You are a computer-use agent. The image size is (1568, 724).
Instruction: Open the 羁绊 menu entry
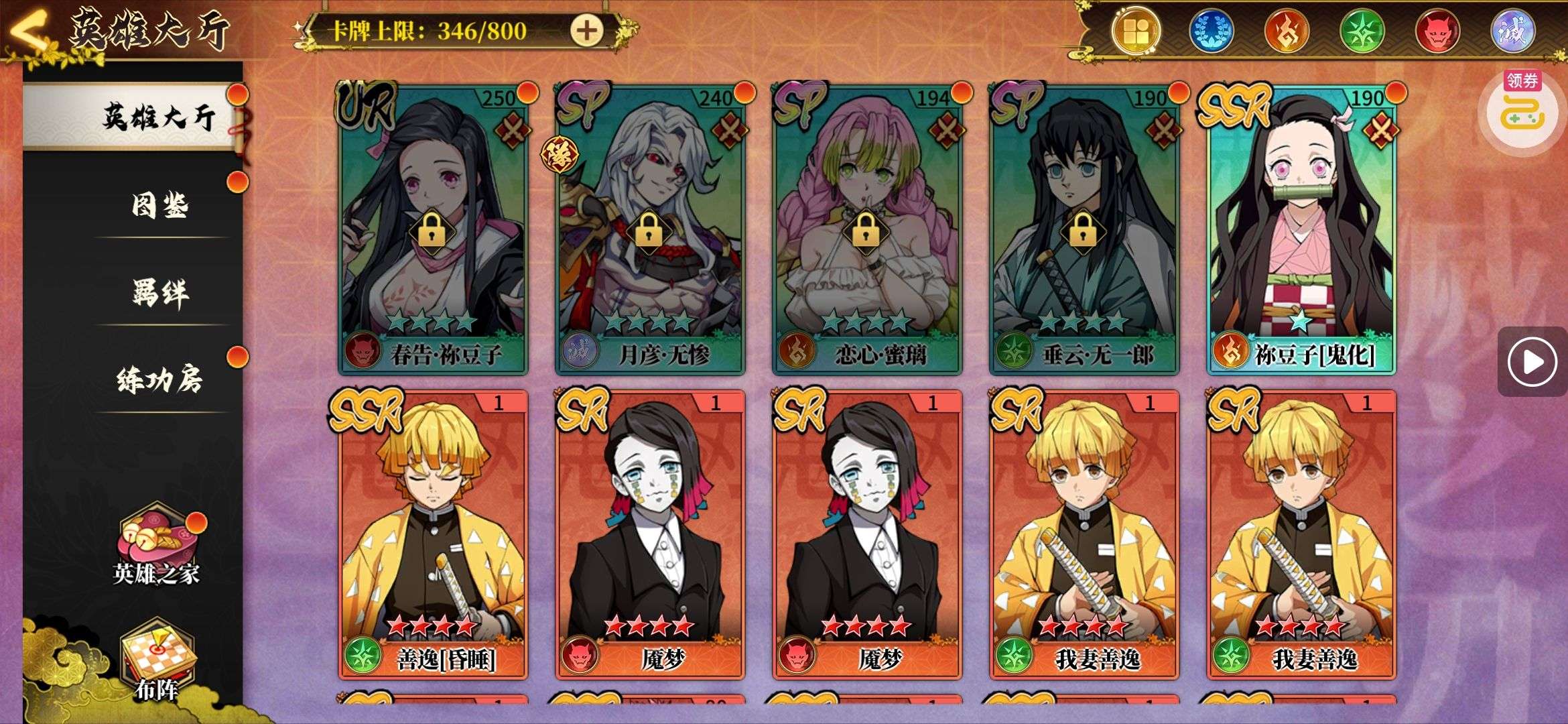click(x=159, y=292)
